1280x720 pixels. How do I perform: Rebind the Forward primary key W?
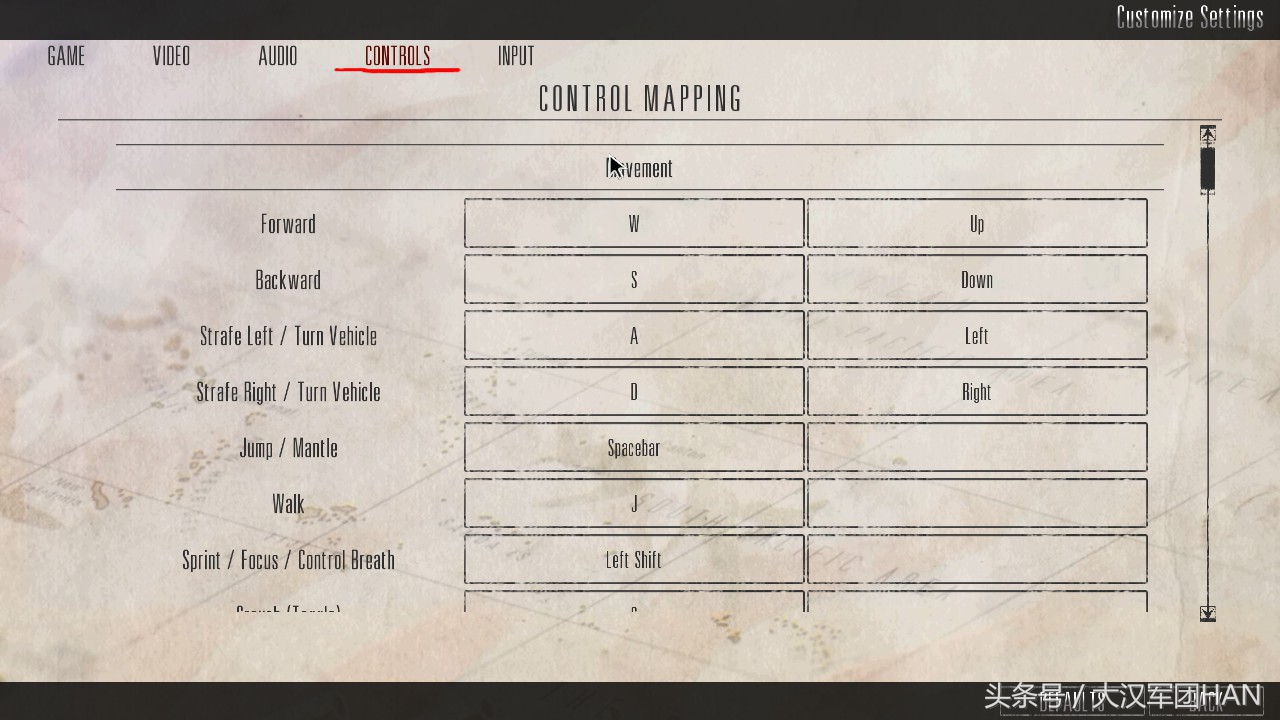[634, 223]
